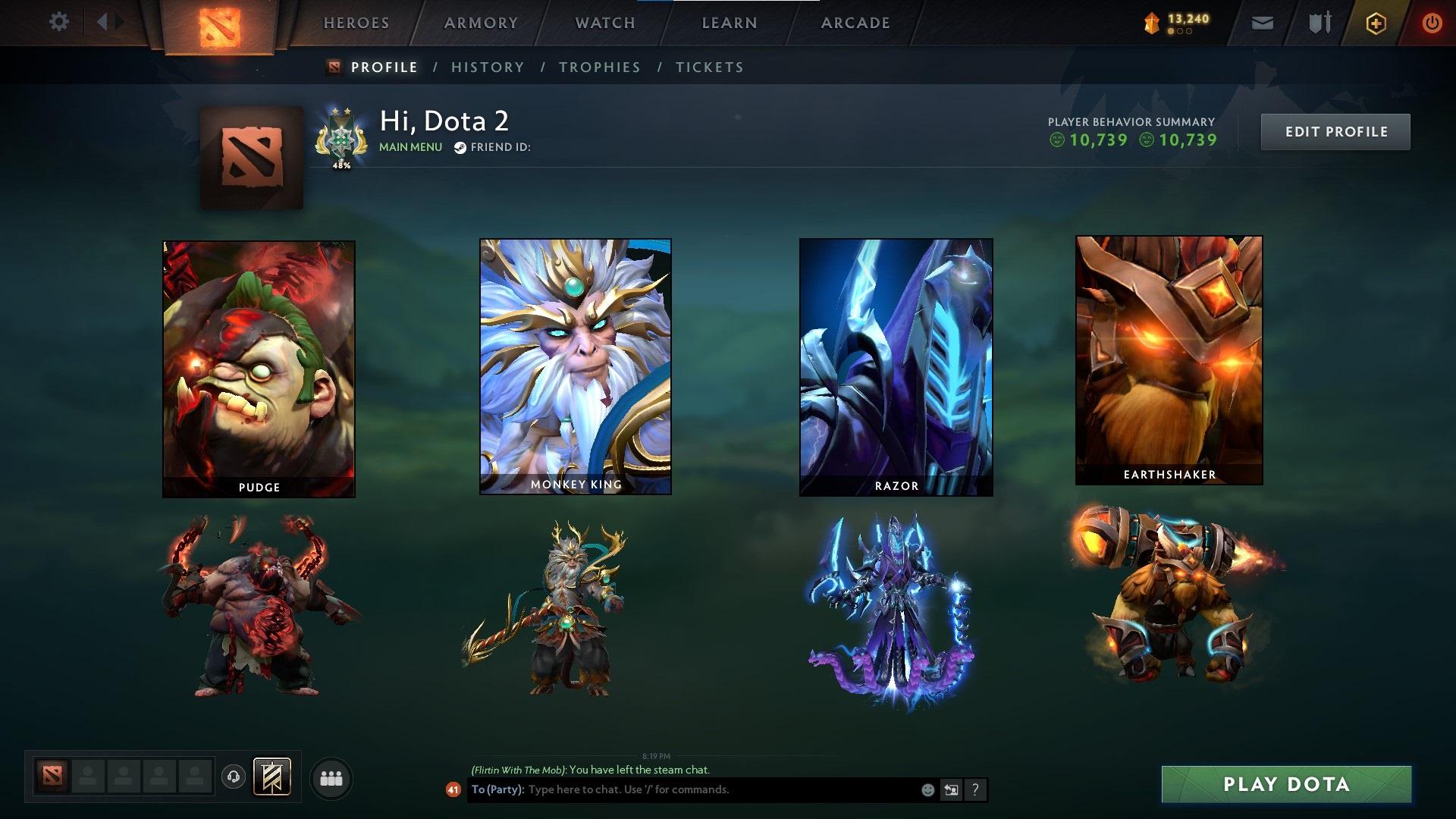
Task: Open the ARCADE menu
Action: click(855, 23)
